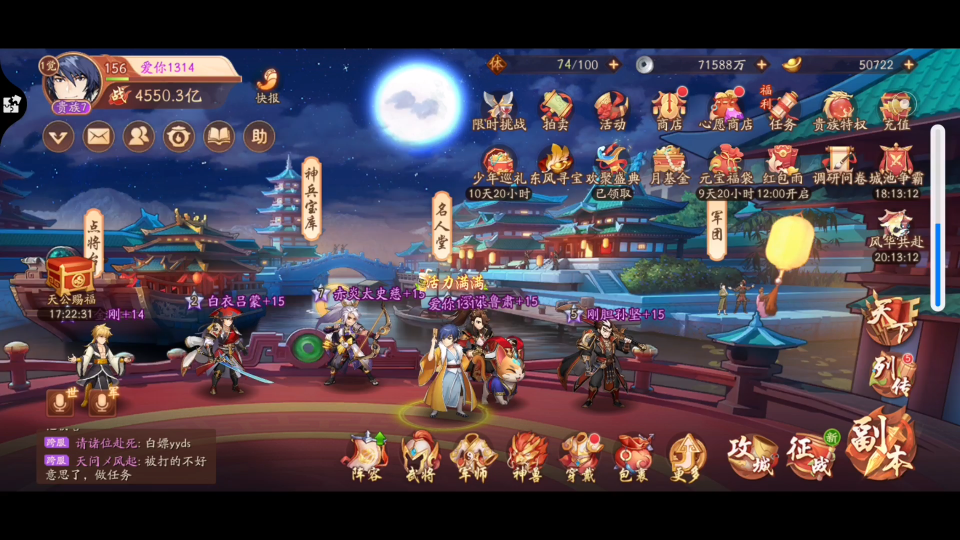The image size is (960, 540).
Task: Open the friends list icon
Action: click(x=139, y=136)
